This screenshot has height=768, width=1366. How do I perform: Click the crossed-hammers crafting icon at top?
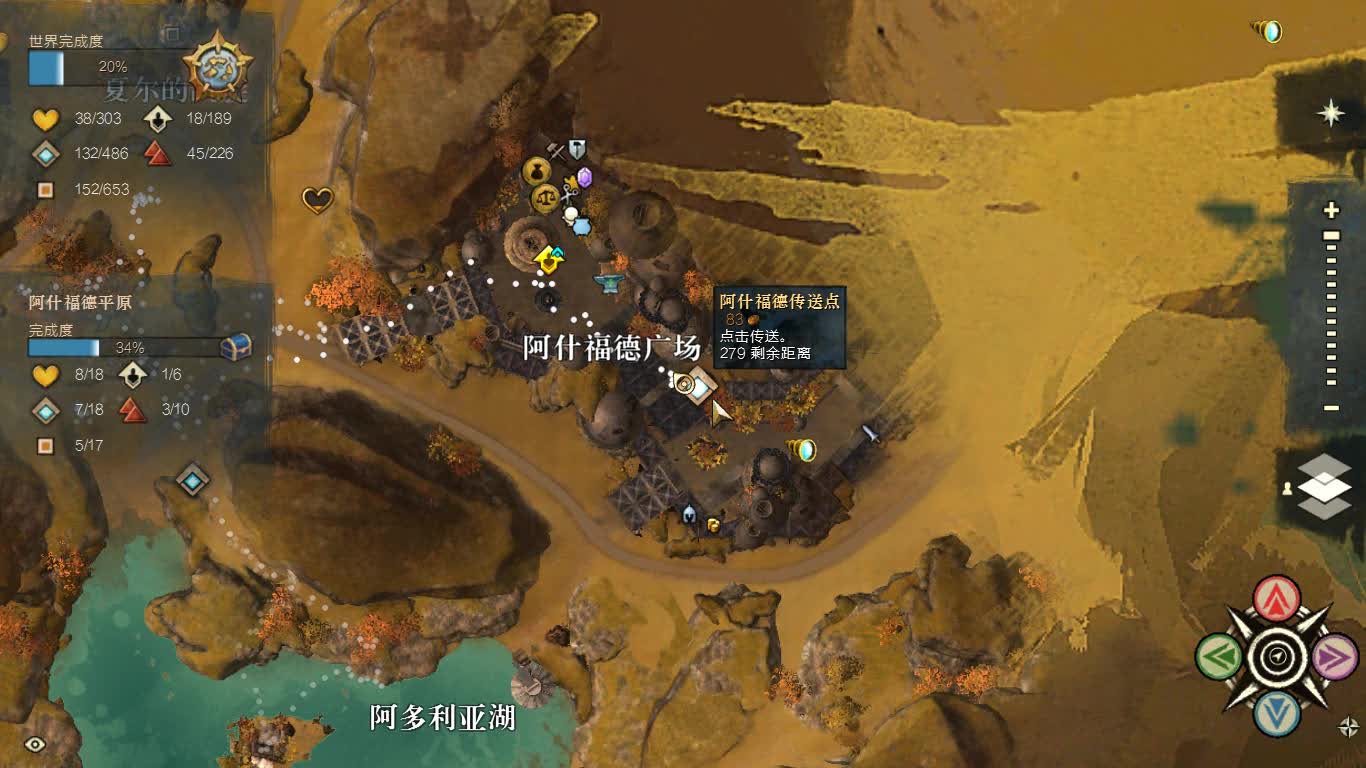pyautogui.click(x=555, y=150)
